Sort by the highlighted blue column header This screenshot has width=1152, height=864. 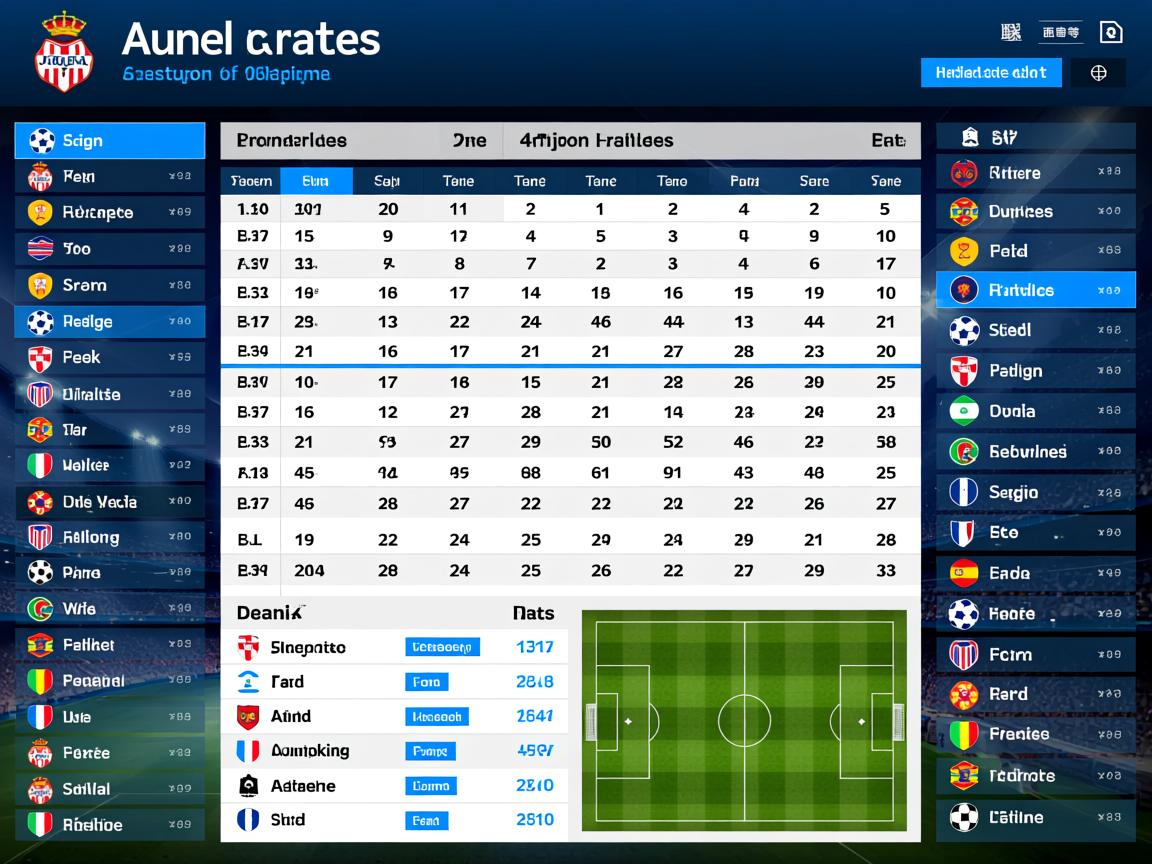[316, 181]
